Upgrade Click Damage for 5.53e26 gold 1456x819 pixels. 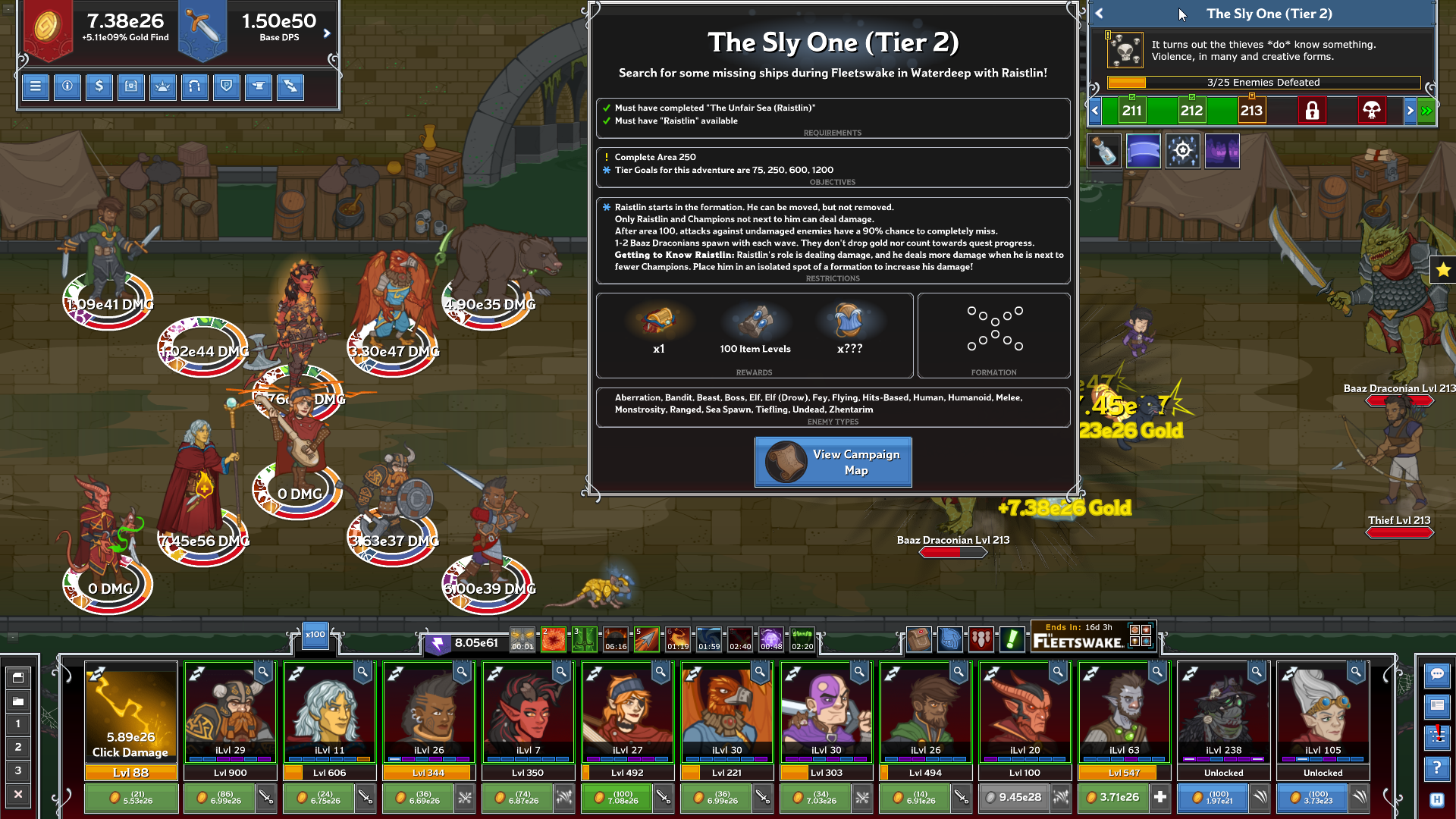131,798
